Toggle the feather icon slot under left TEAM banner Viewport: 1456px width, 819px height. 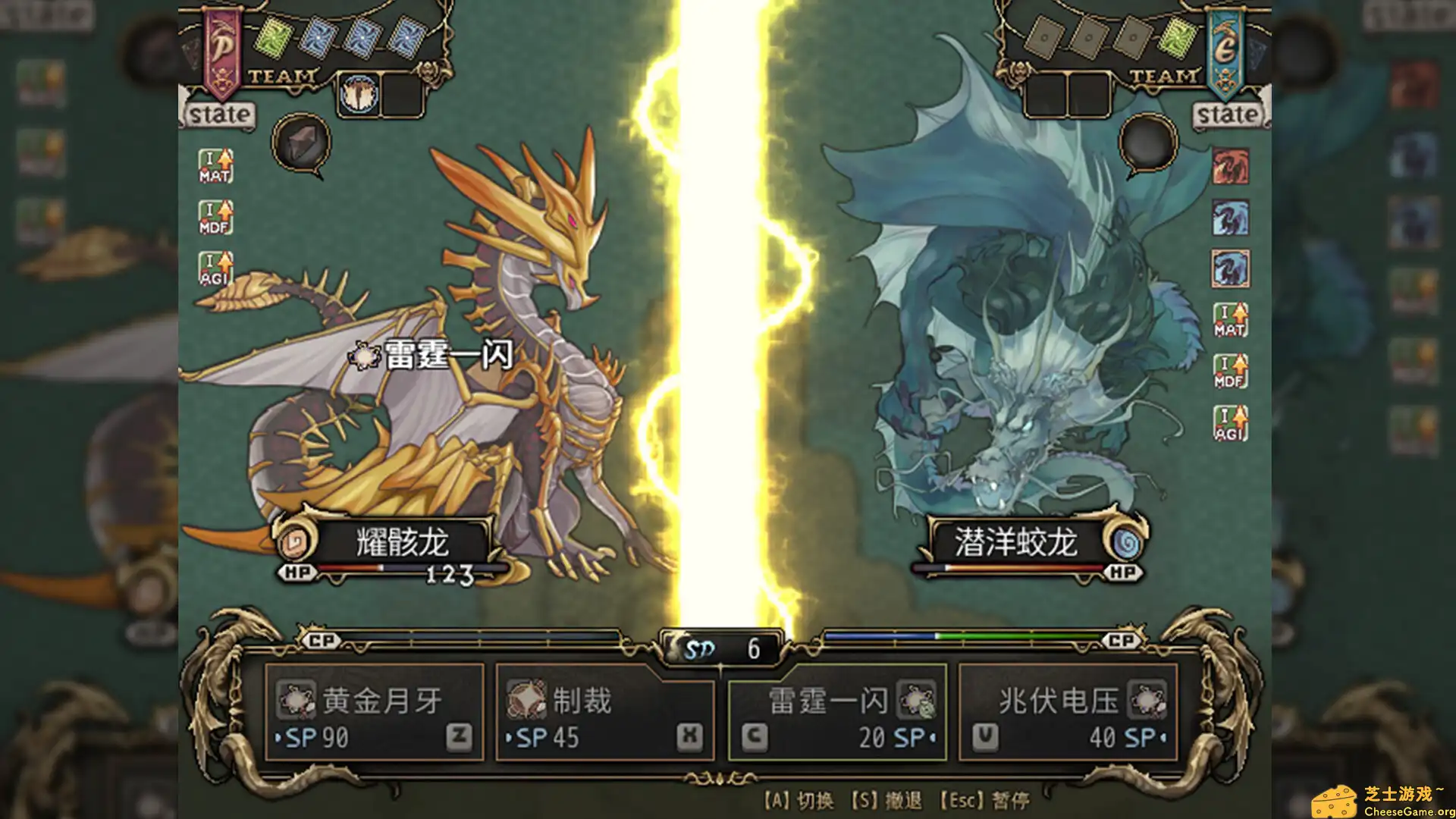pos(359,94)
